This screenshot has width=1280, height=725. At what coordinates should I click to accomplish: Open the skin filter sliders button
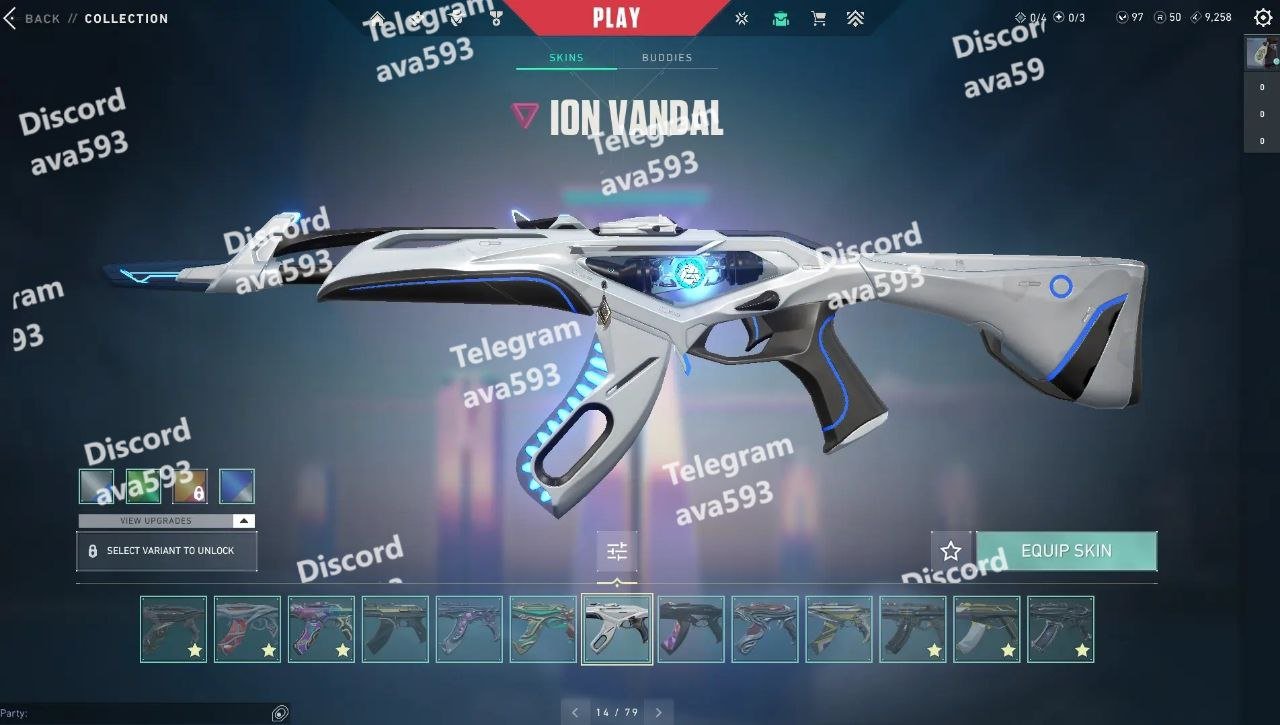tap(617, 551)
